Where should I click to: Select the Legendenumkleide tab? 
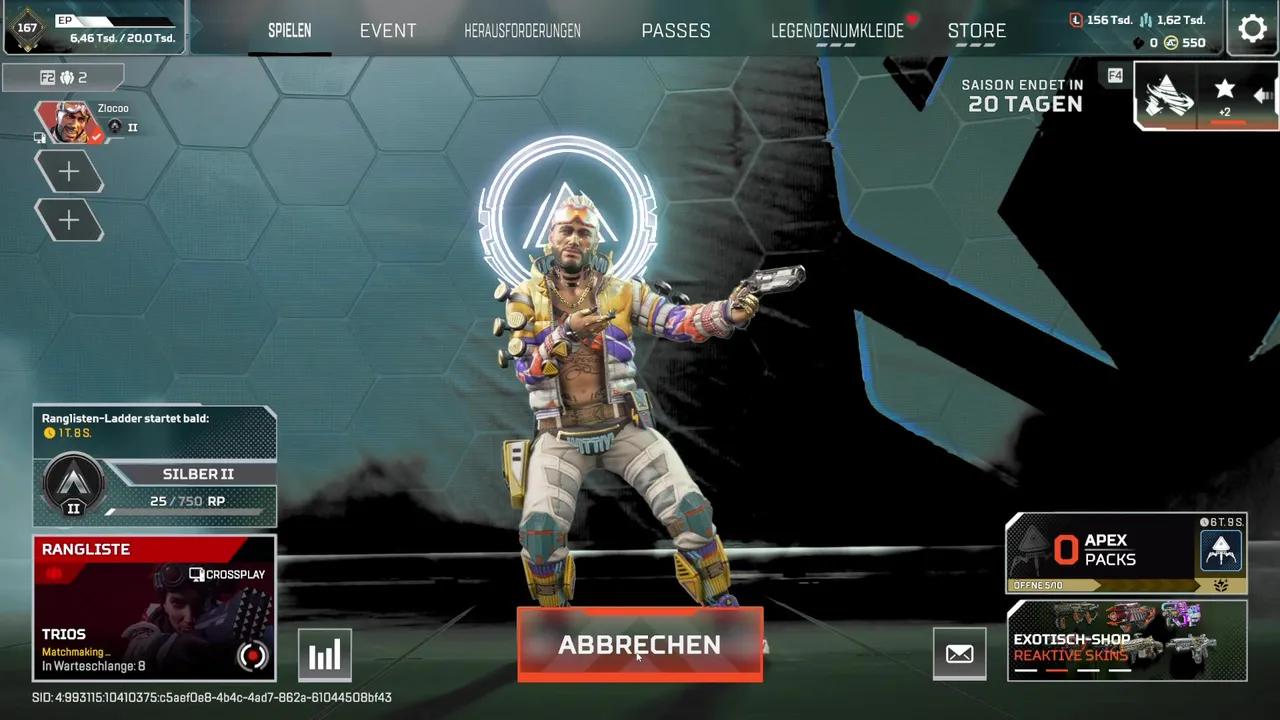pyautogui.click(x=837, y=31)
